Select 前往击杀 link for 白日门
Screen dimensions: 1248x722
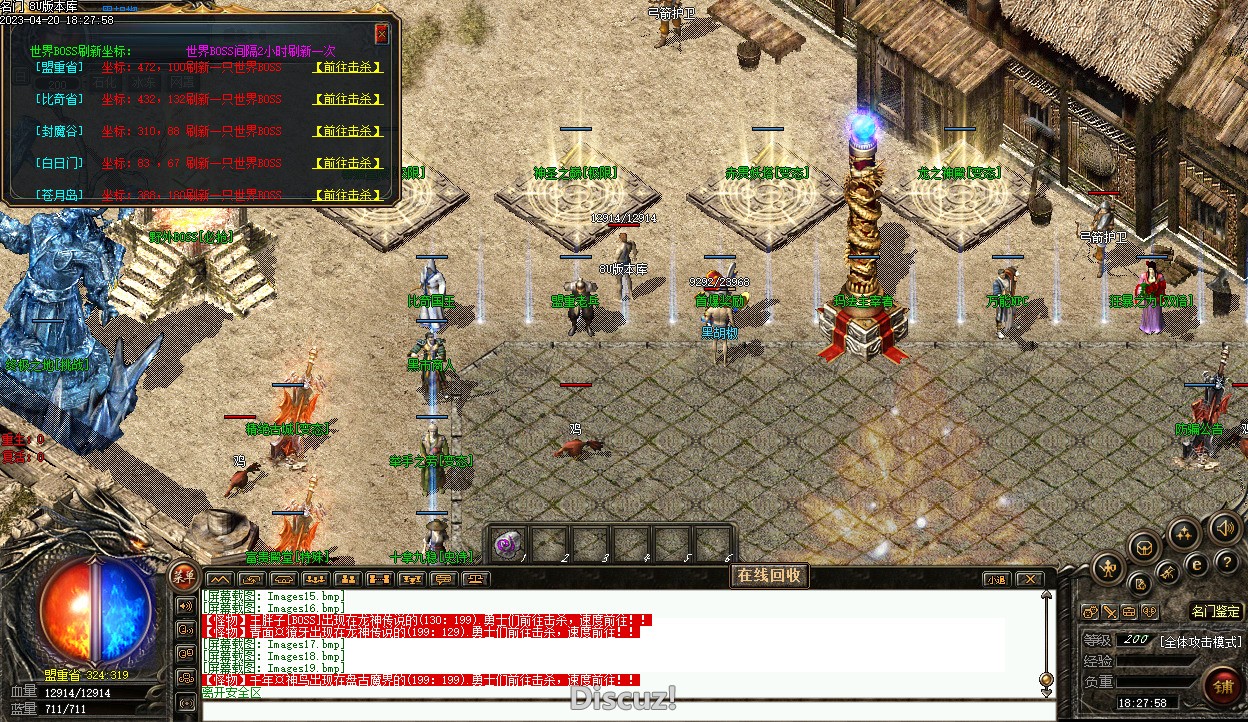click(x=347, y=163)
